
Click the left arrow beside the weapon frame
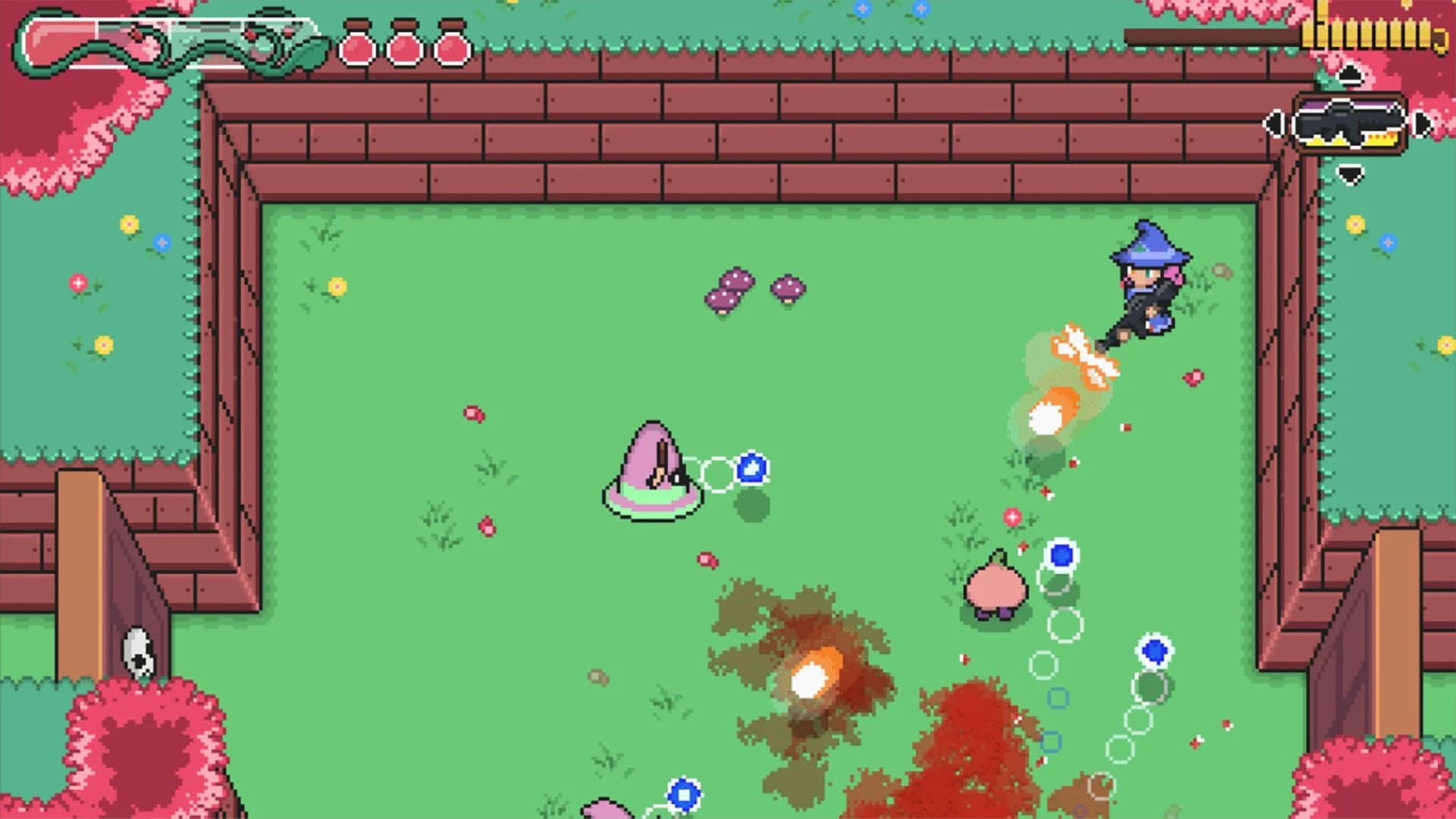(1274, 124)
